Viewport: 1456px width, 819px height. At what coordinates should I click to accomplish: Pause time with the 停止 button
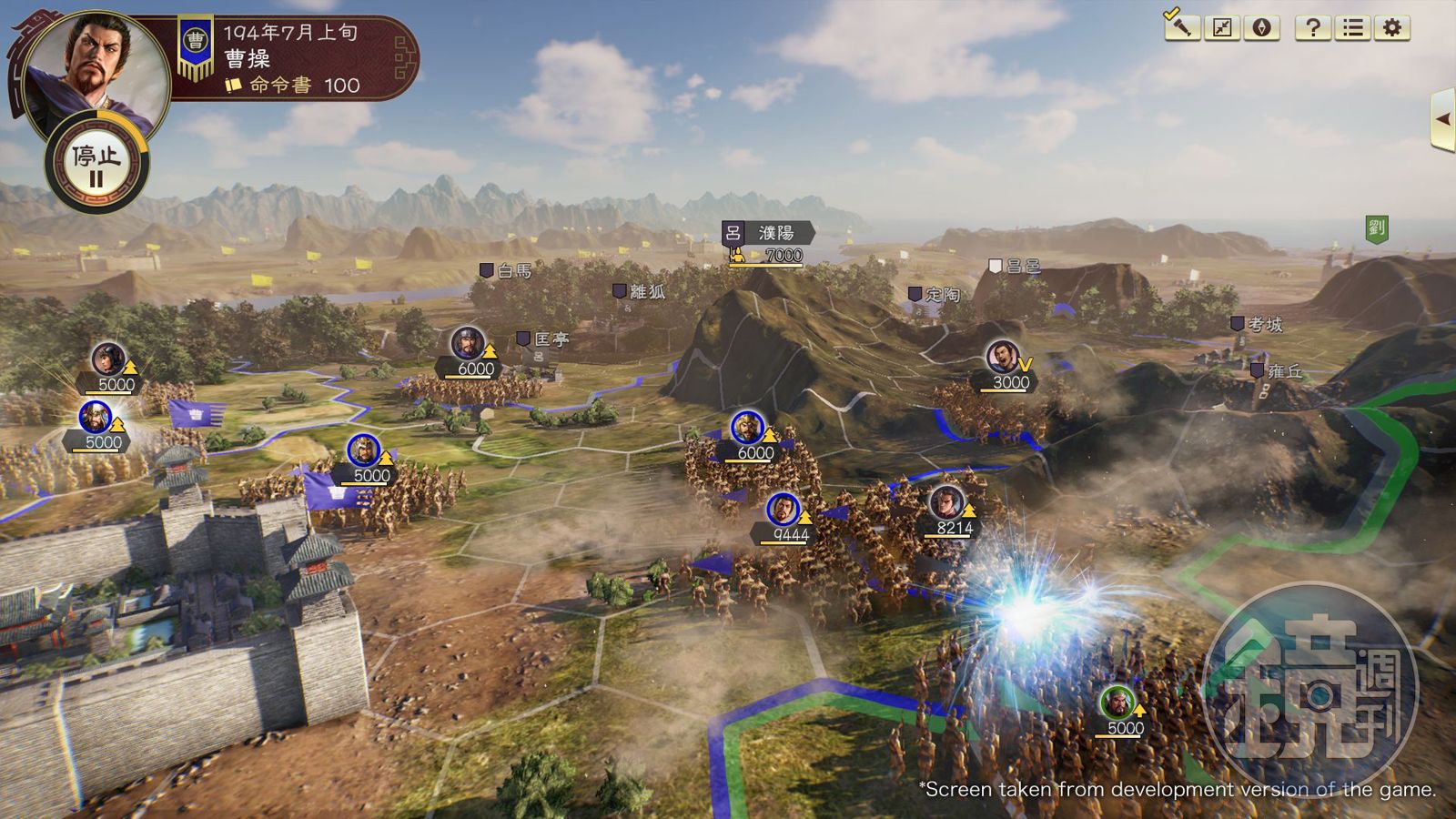[96, 164]
